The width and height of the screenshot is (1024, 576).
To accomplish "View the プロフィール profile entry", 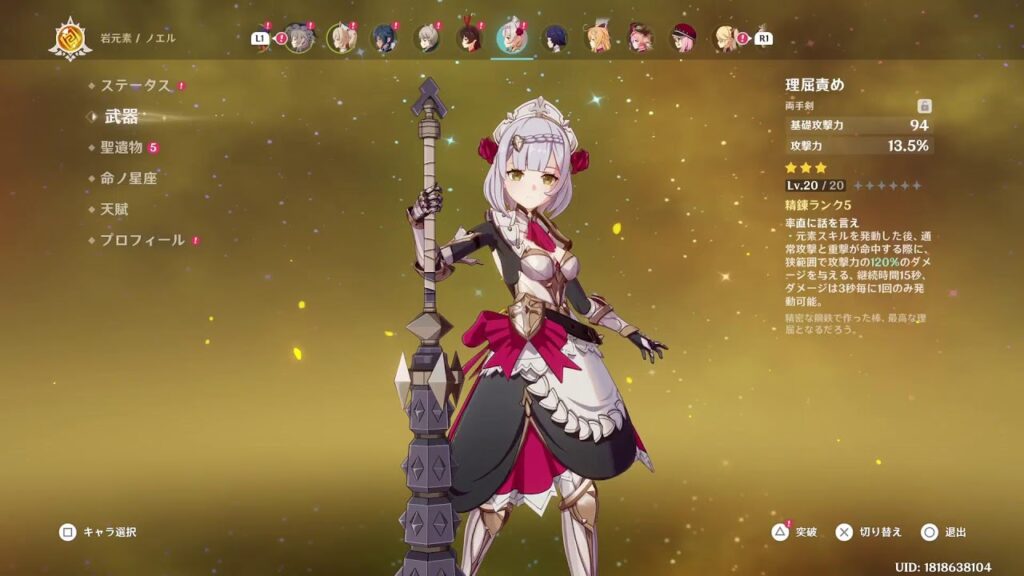I will [142, 240].
